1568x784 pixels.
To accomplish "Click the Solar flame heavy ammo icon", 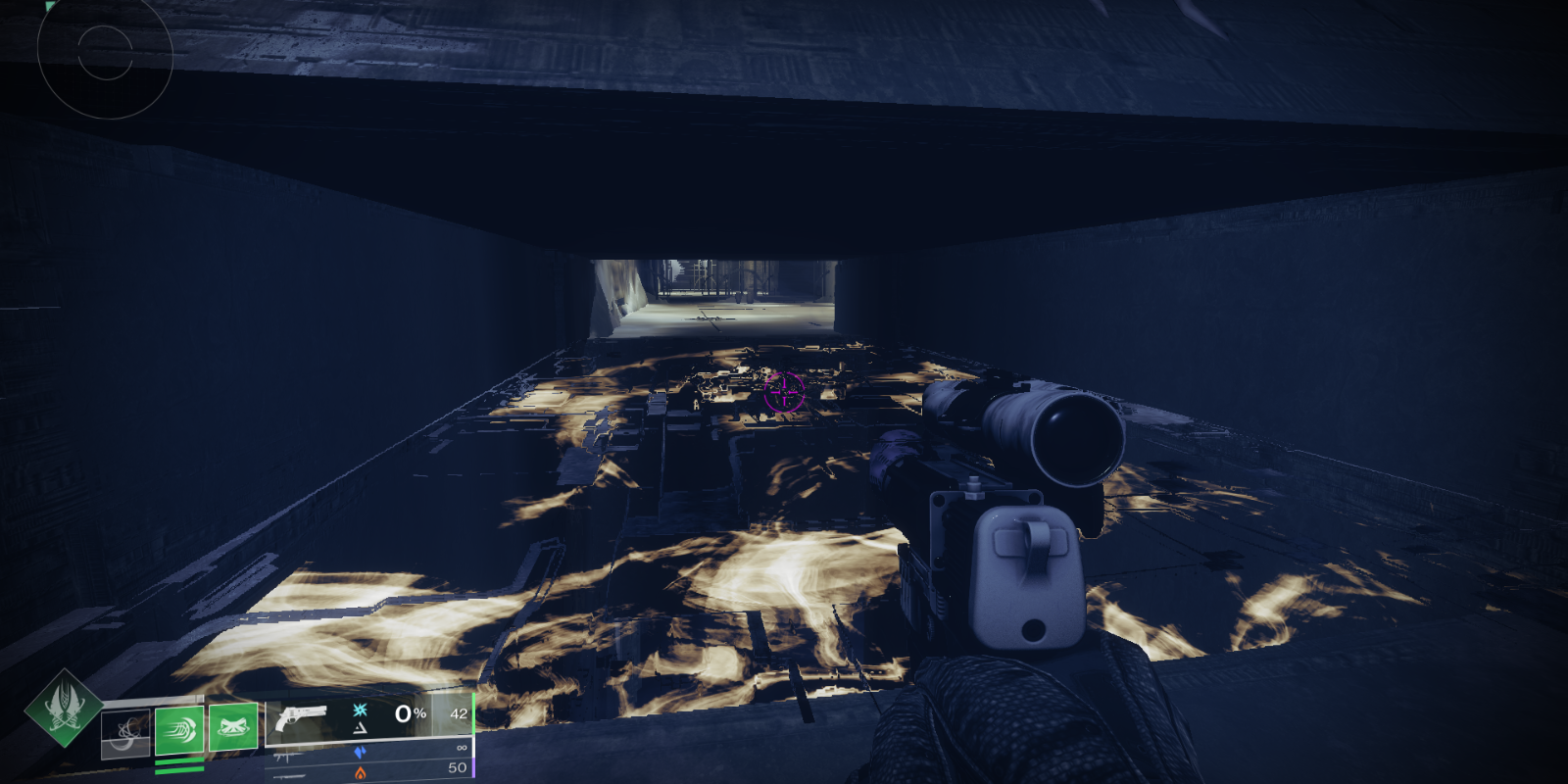I will pyautogui.click(x=361, y=773).
